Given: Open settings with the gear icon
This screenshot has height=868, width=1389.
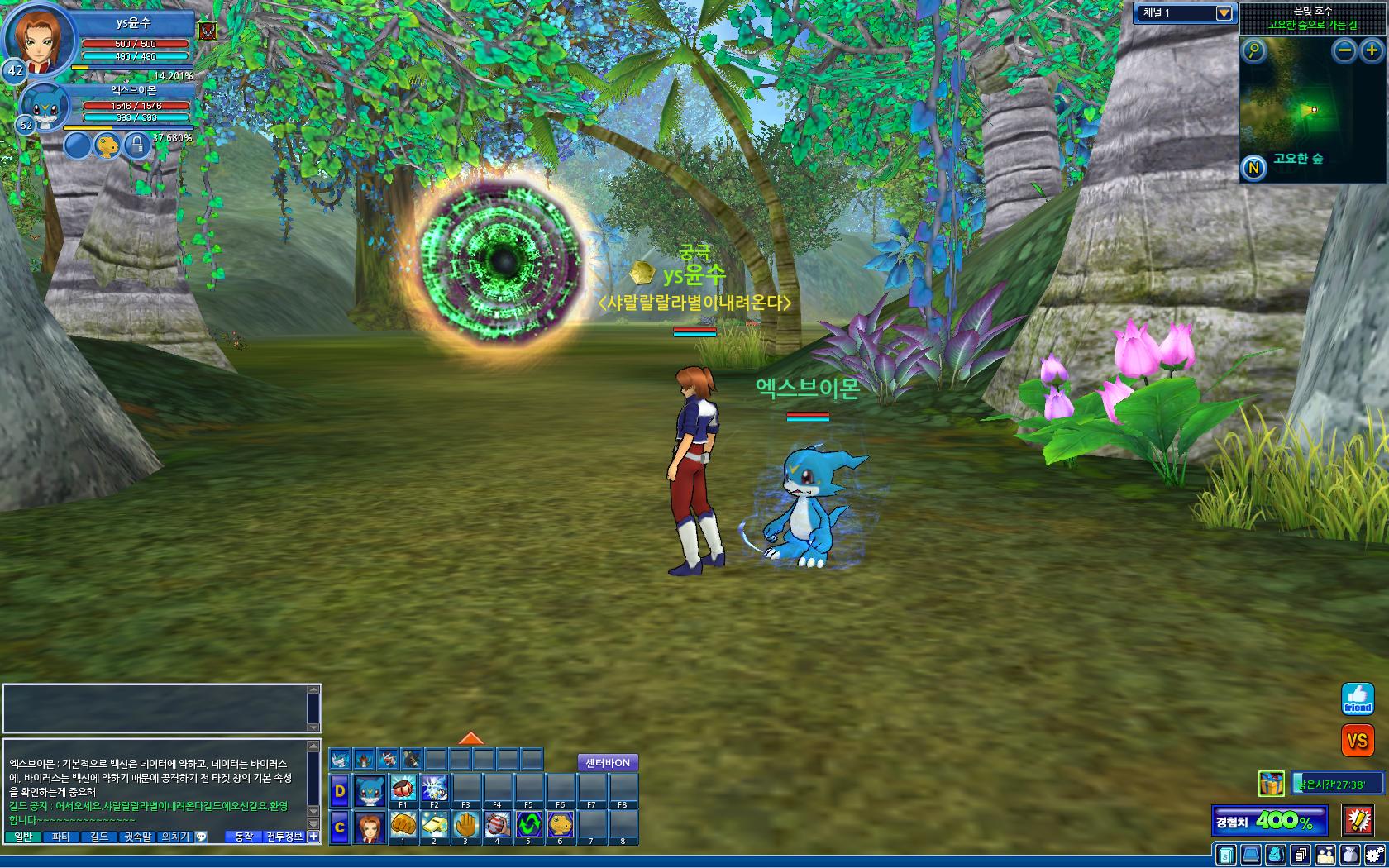Looking at the screenshot, I should tap(1375, 855).
